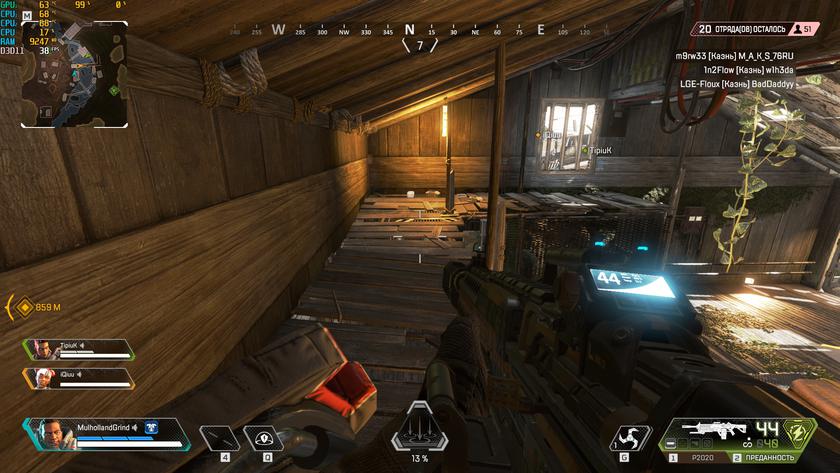Click the energy ammo type icon
The width and height of the screenshot is (840, 473).
pyautogui.click(x=797, y=430)
